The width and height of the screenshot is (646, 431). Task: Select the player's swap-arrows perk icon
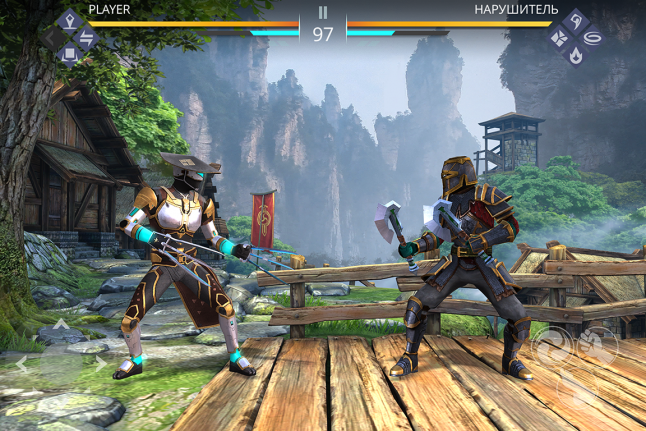86,38
